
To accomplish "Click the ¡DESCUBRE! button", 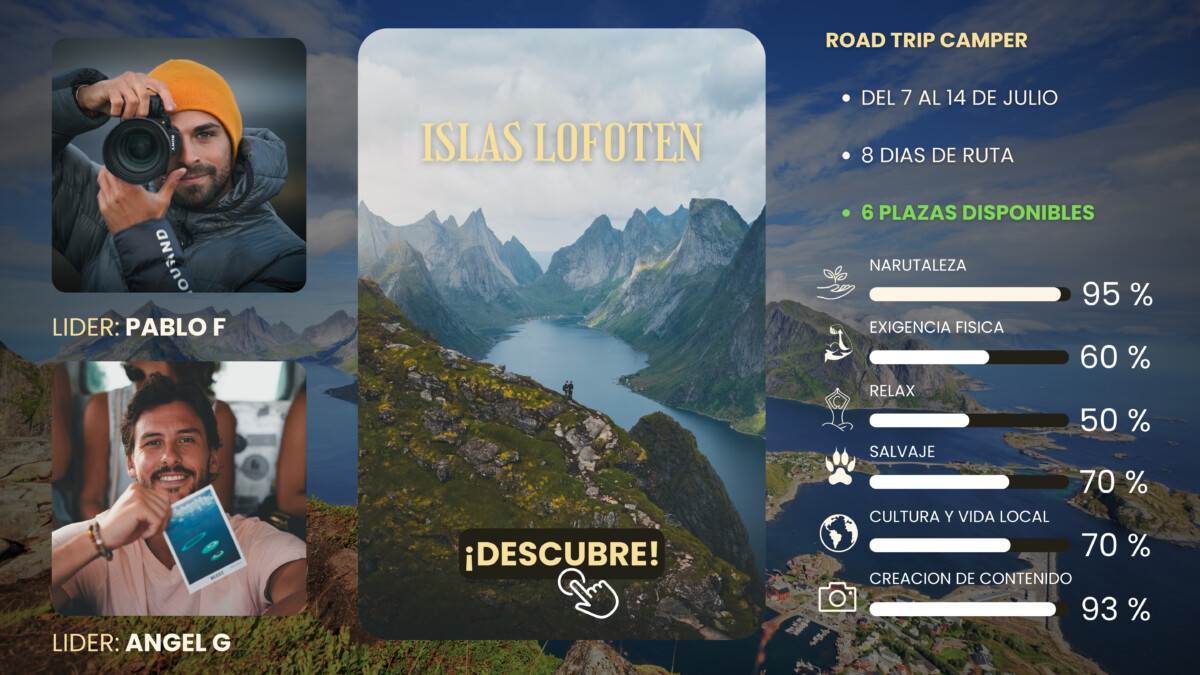I will pos(561,553).
